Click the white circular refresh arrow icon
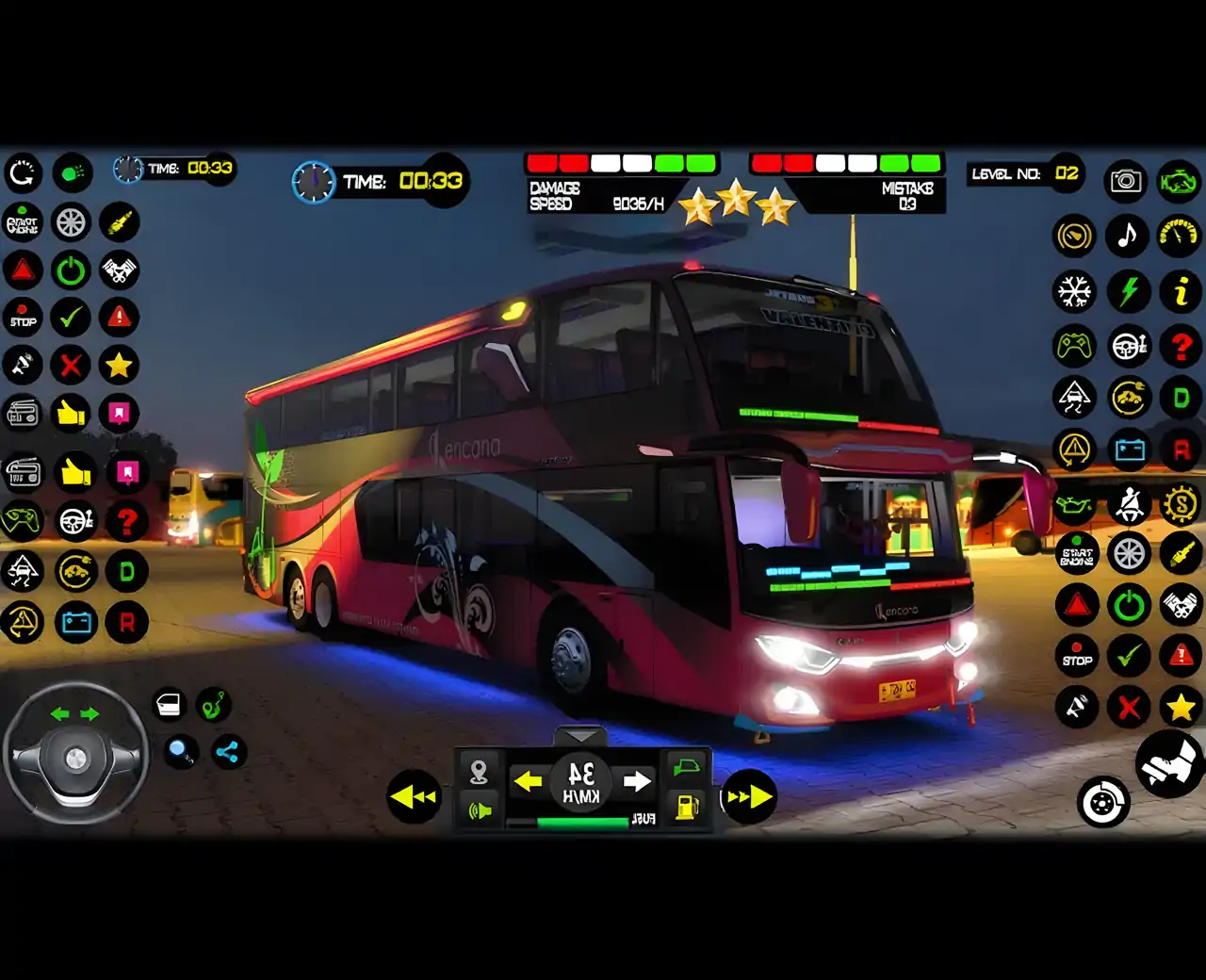1206x980 pixels. 23,172
